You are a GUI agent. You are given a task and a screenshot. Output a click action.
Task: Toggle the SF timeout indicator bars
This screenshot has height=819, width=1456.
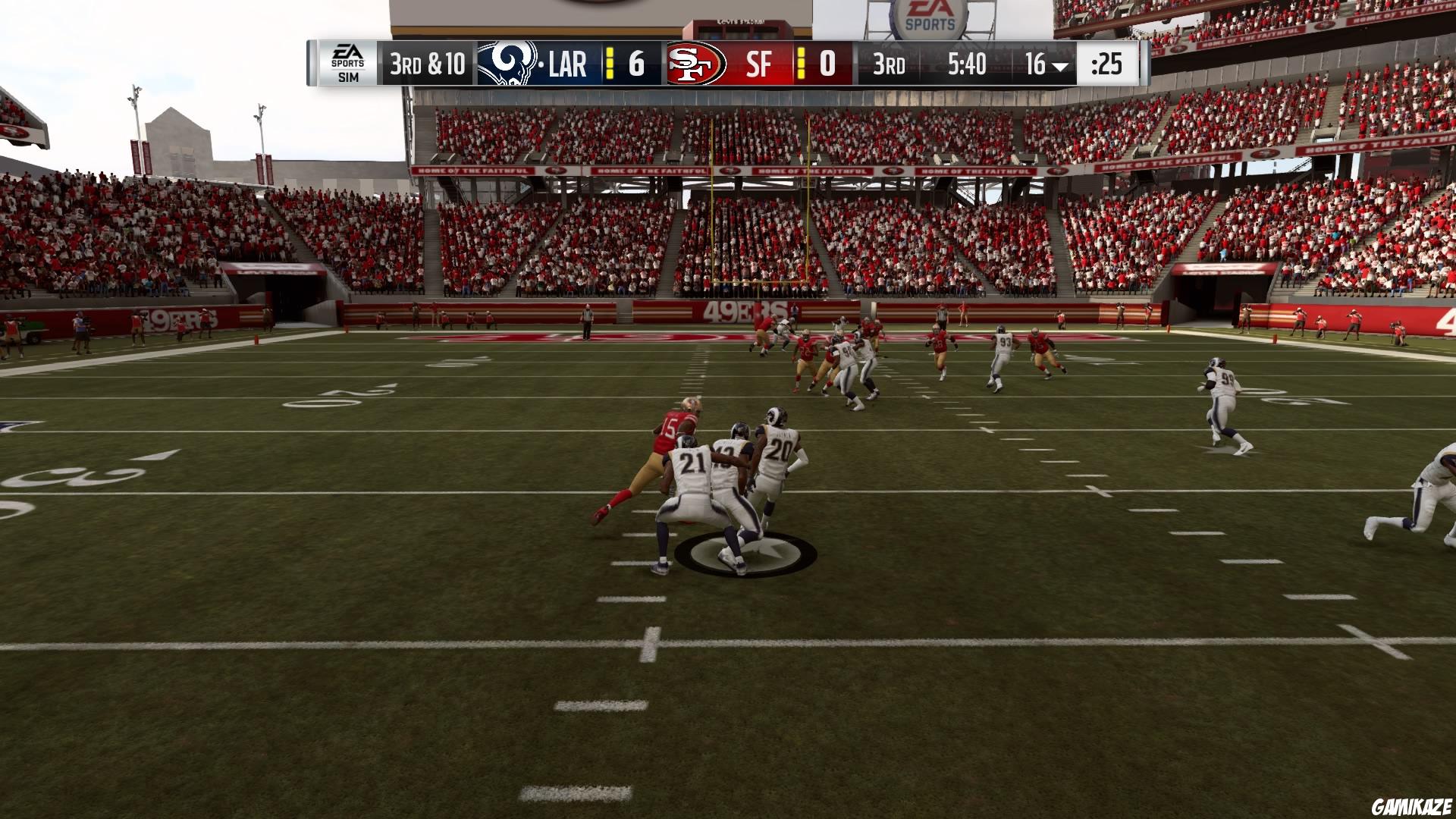pos(802,64)
